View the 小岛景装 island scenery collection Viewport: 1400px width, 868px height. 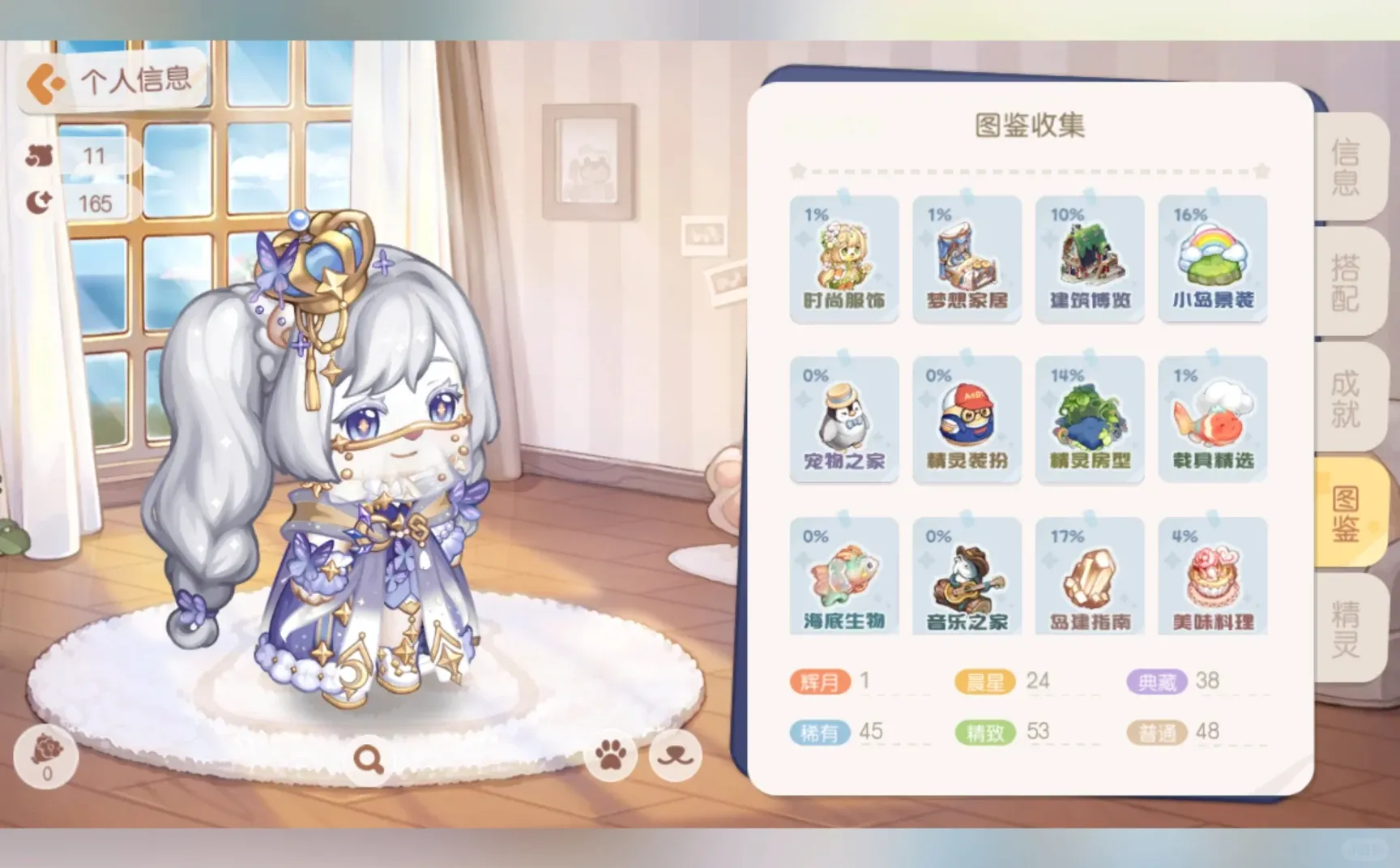[1213, 258]
